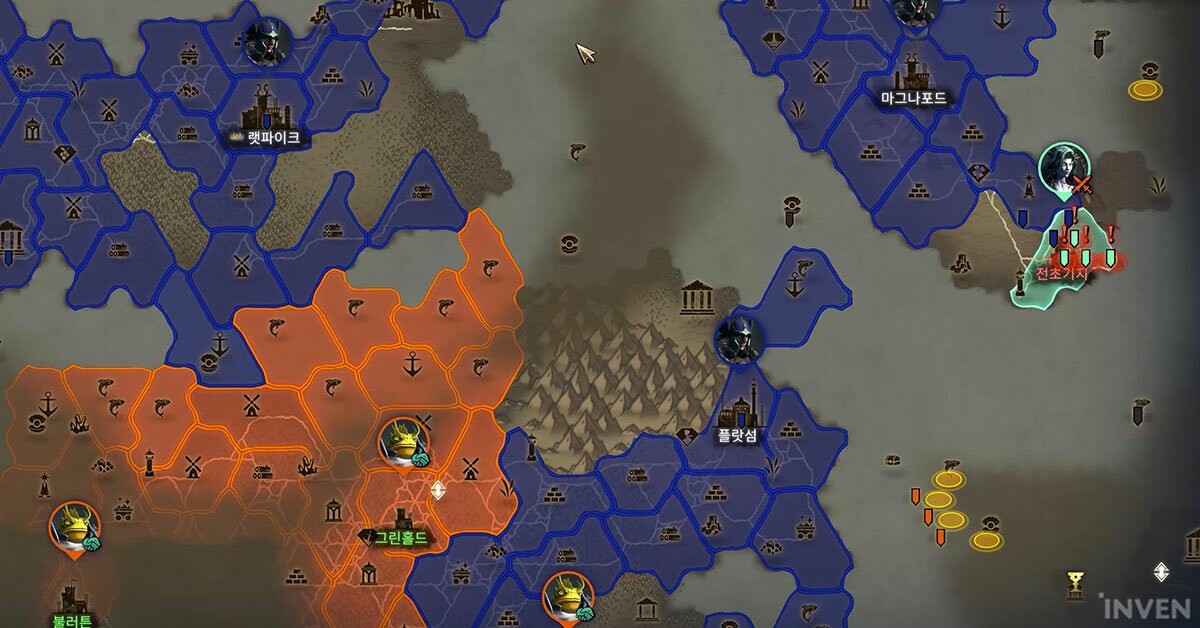Select the female hero portrait with teal ring
Viewport: 1200px width, 628px height.
1063,168
